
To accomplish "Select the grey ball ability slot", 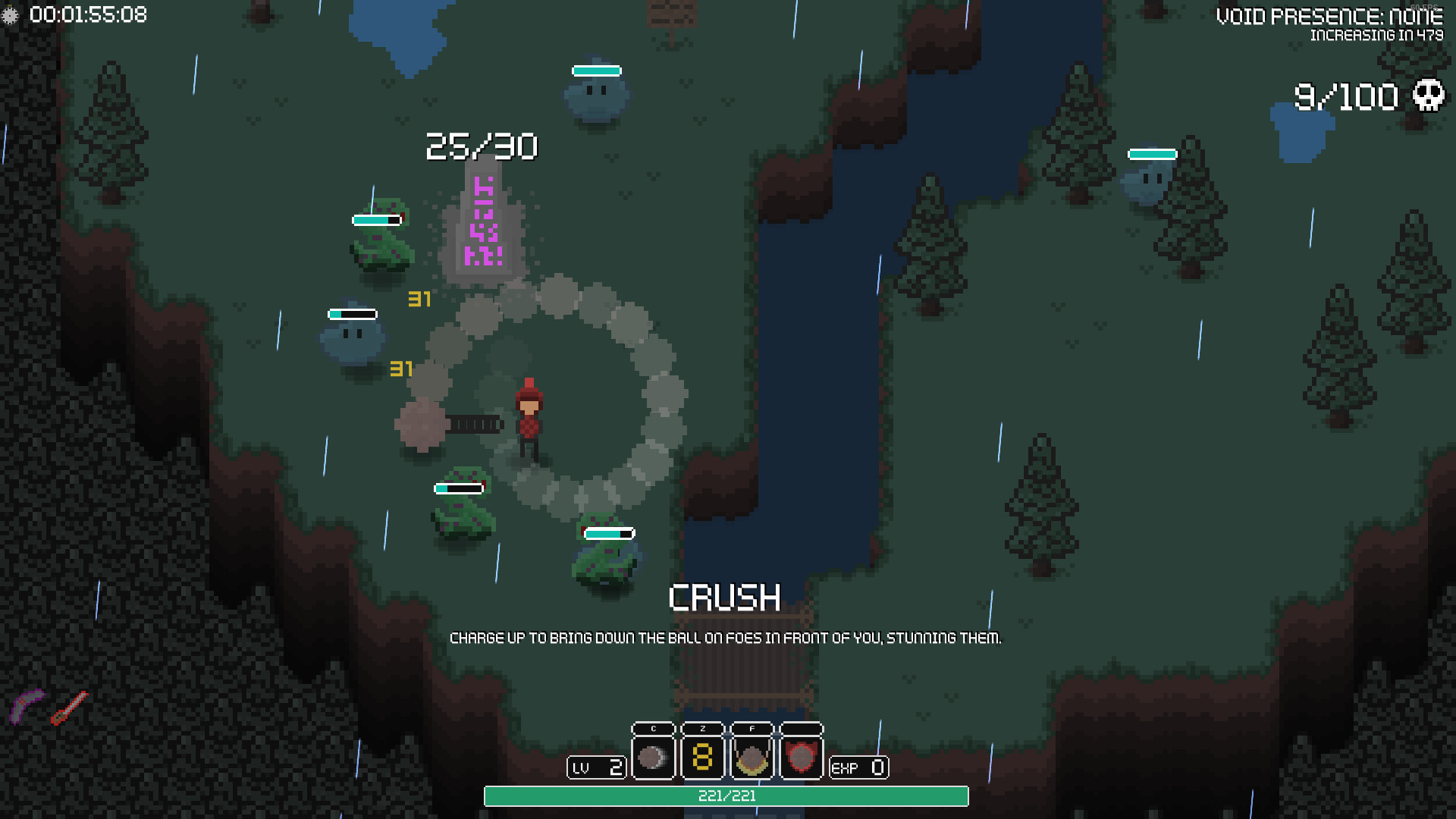I will tap(652, 757).
